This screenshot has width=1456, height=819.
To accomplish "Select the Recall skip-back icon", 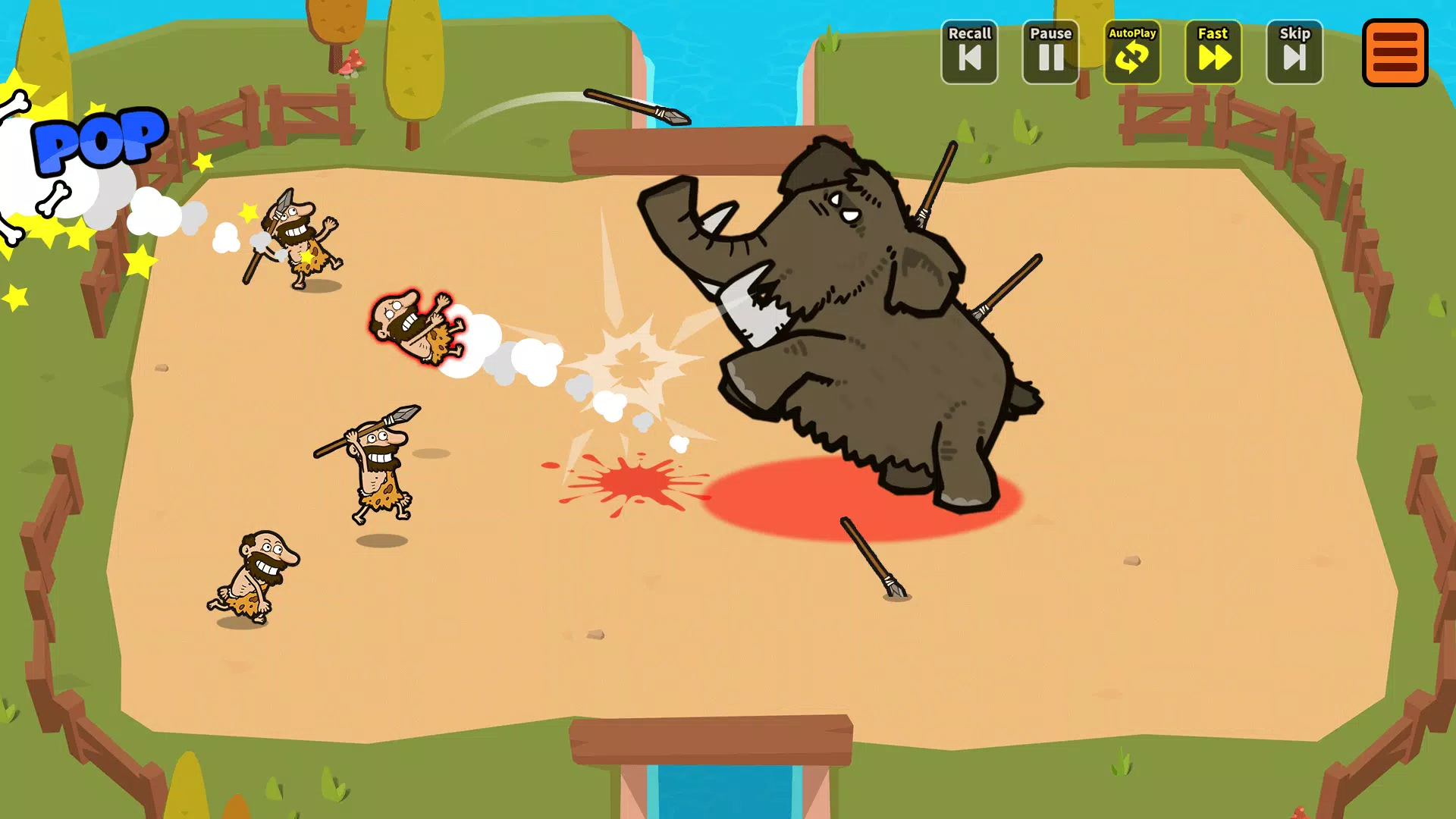I will 969,59.
